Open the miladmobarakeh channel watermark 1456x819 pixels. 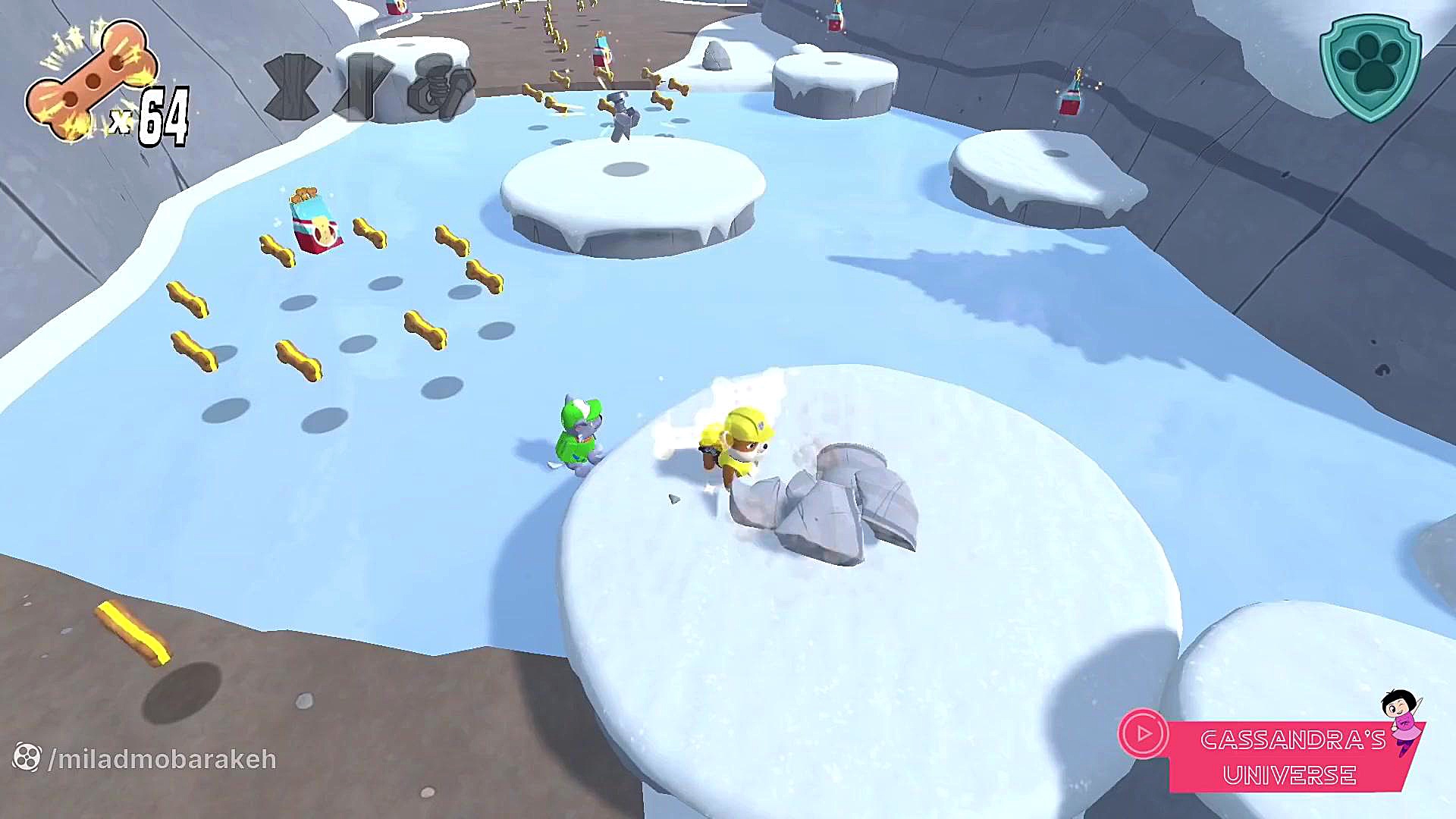(x=146, y=758)
